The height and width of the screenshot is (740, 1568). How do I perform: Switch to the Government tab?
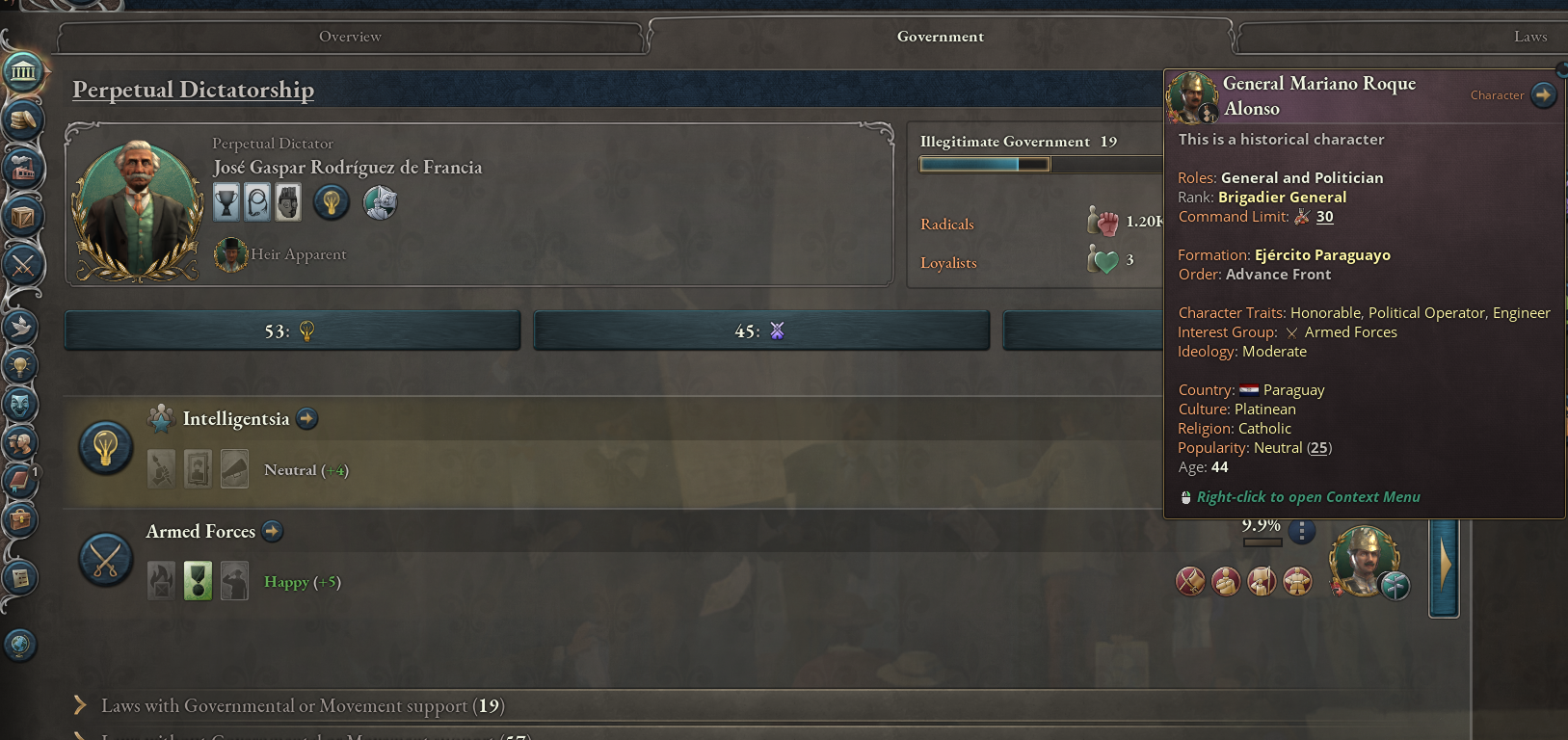click(x=940, y=37)
